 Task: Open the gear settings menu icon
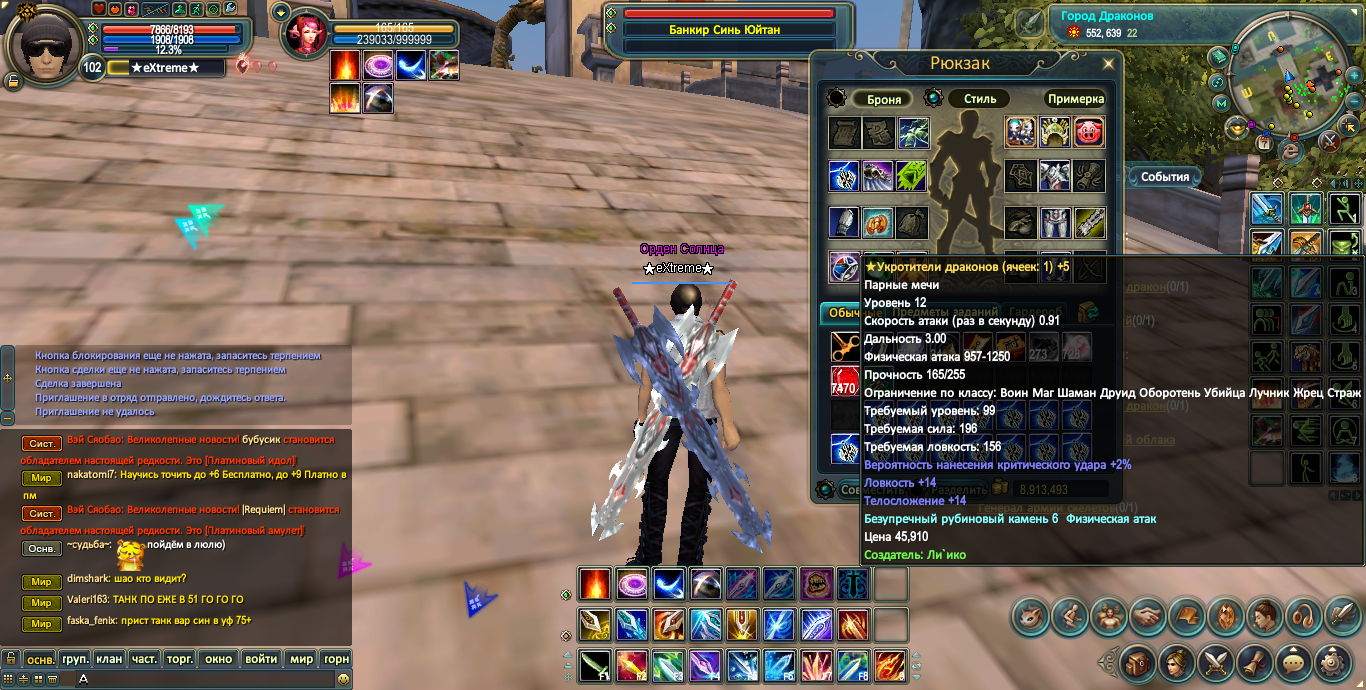coord(1333,662)
